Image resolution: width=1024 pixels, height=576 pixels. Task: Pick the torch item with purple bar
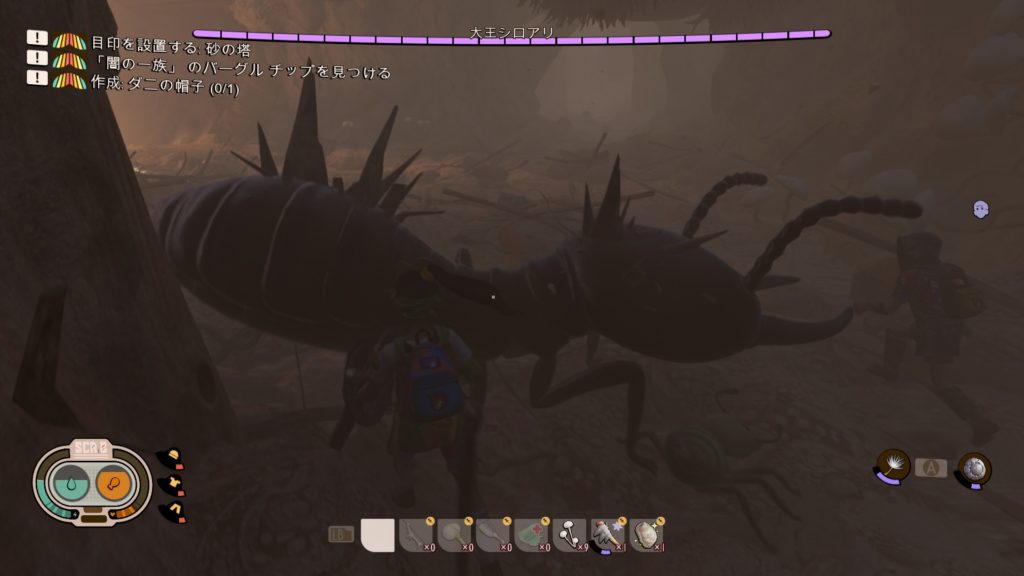click(609, 535)
